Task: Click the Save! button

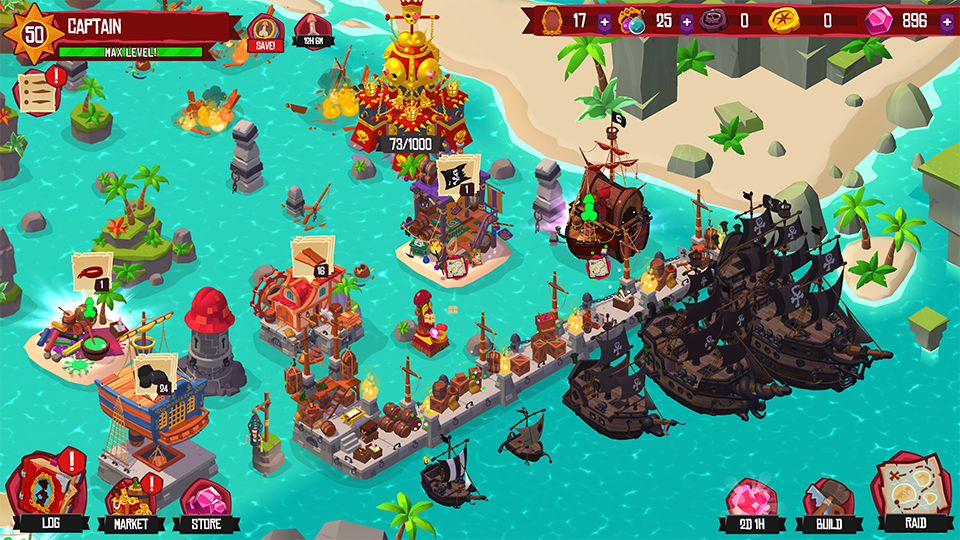Action: (266, 31)
